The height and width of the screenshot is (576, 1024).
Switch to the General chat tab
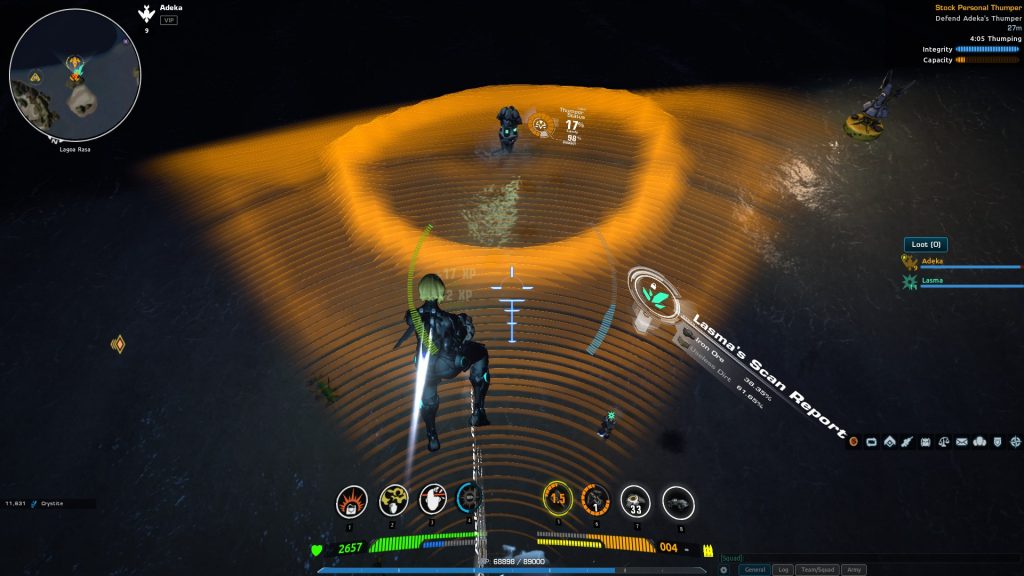(x=755, y=570)
